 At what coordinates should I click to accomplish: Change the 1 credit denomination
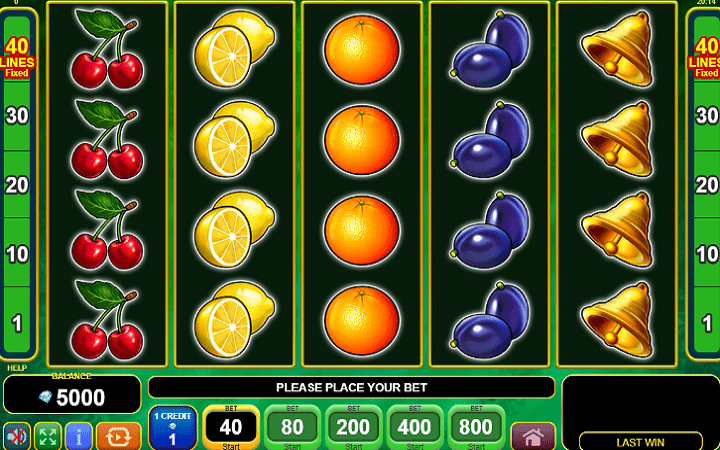coord(171,428)
